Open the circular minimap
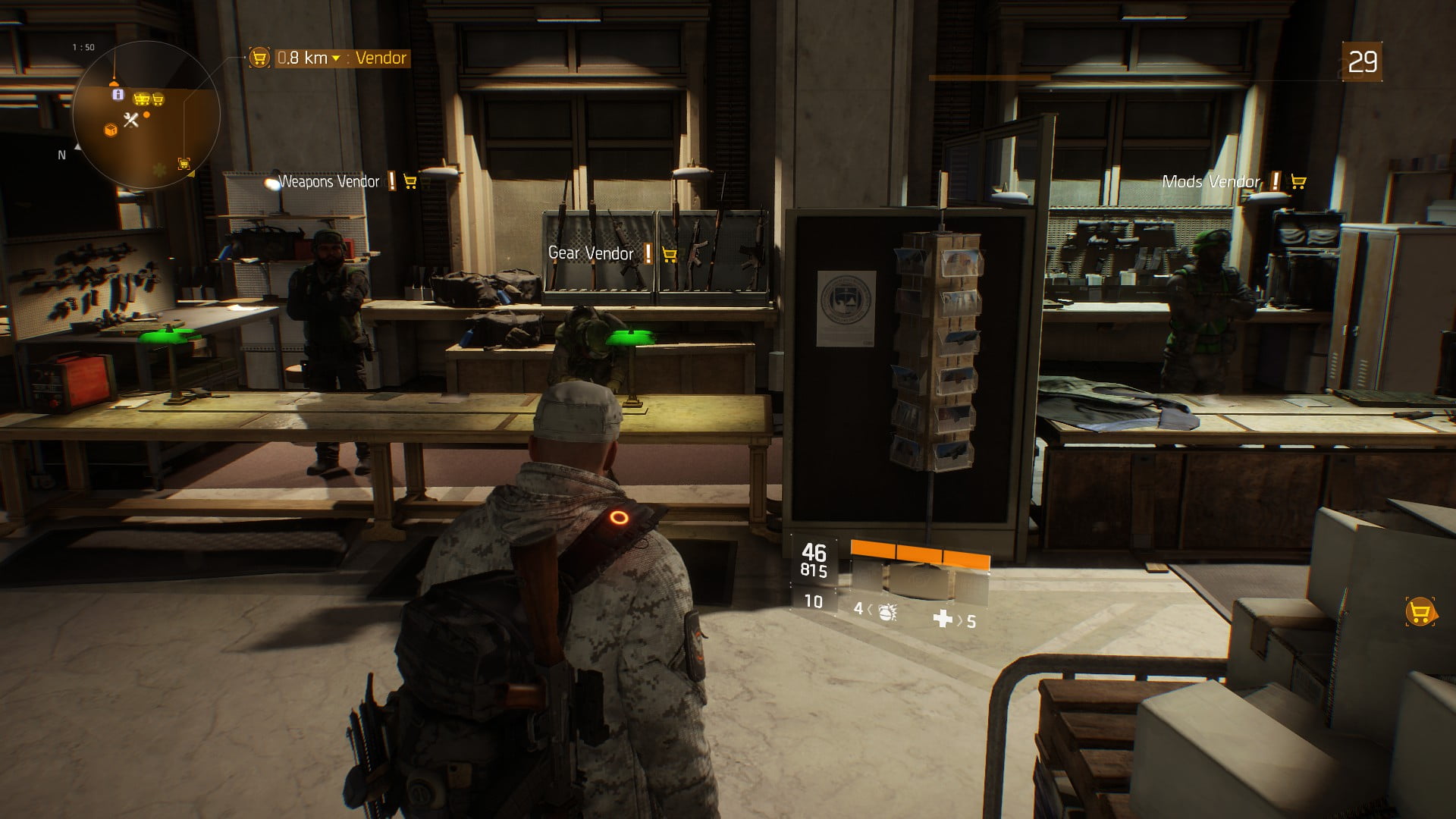Viewport: 1456px width, 819px height. [146, 115]
